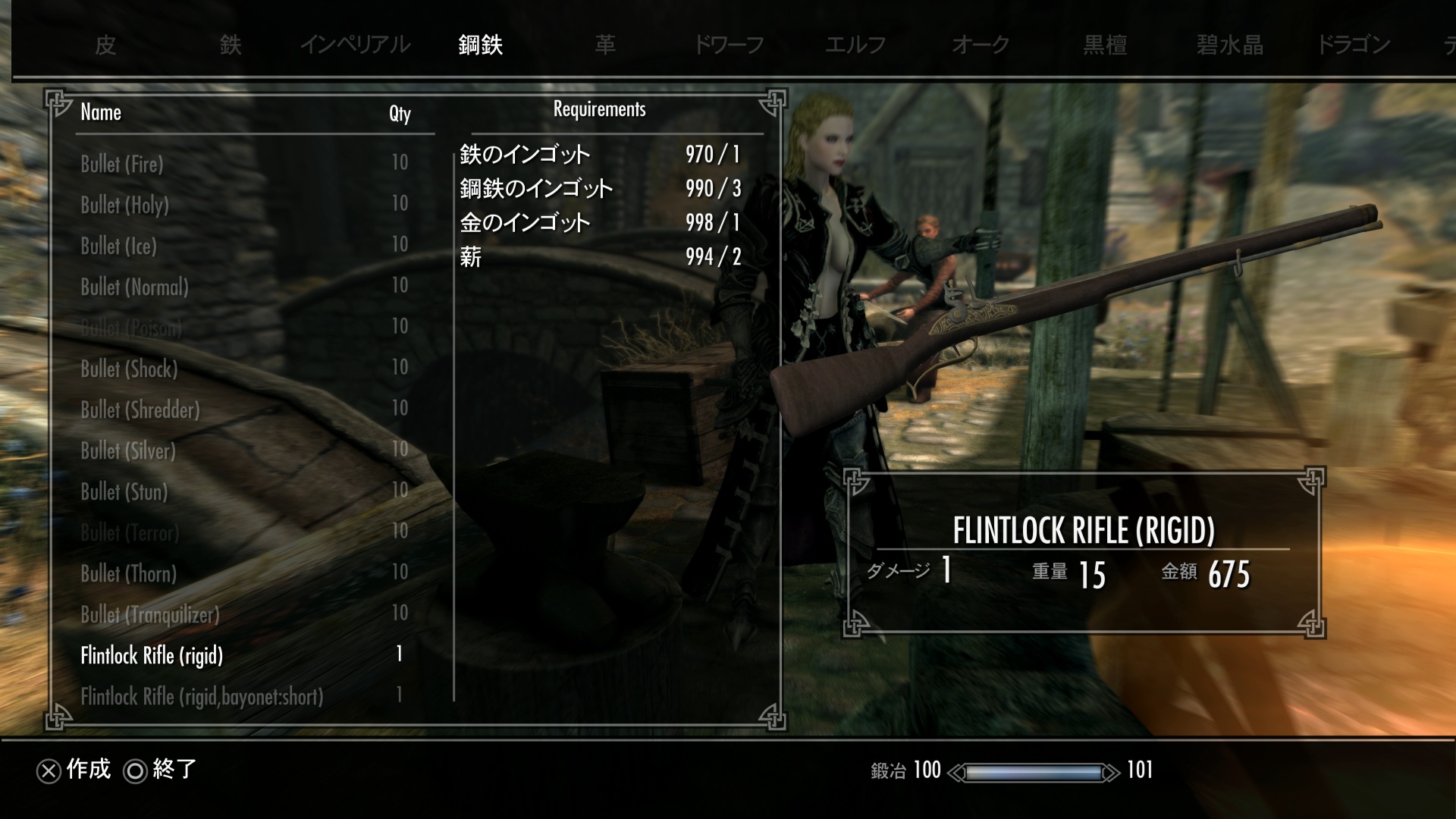The width and height of the screenshot is (1456, 819).
Task: Show the 黒檀 crafting category
Action: pos(1105,45)
